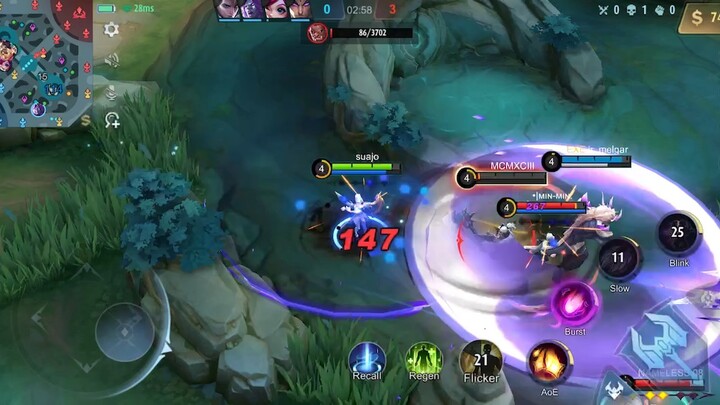This screenshot has height=405, width=720.
Task: Click the icon below the microphone
Action: 112,120
